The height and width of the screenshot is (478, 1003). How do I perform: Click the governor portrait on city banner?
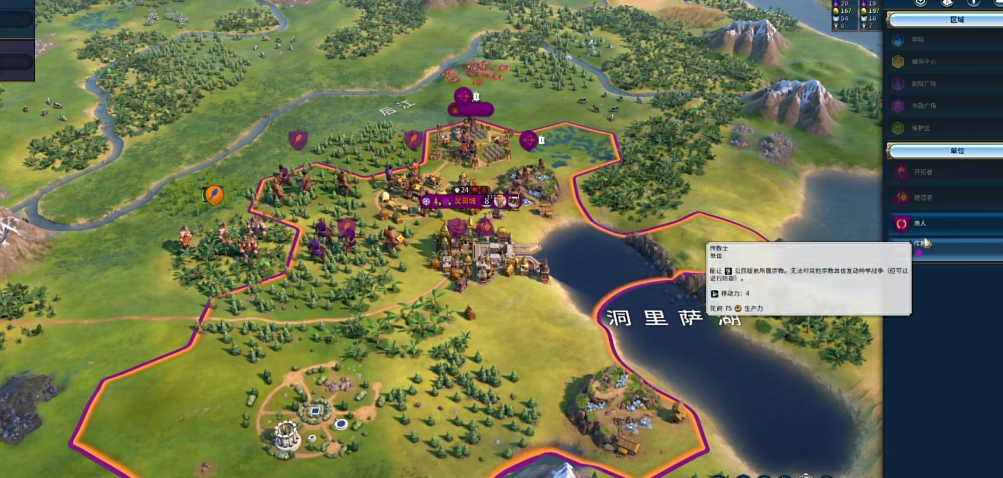(499, 201)
